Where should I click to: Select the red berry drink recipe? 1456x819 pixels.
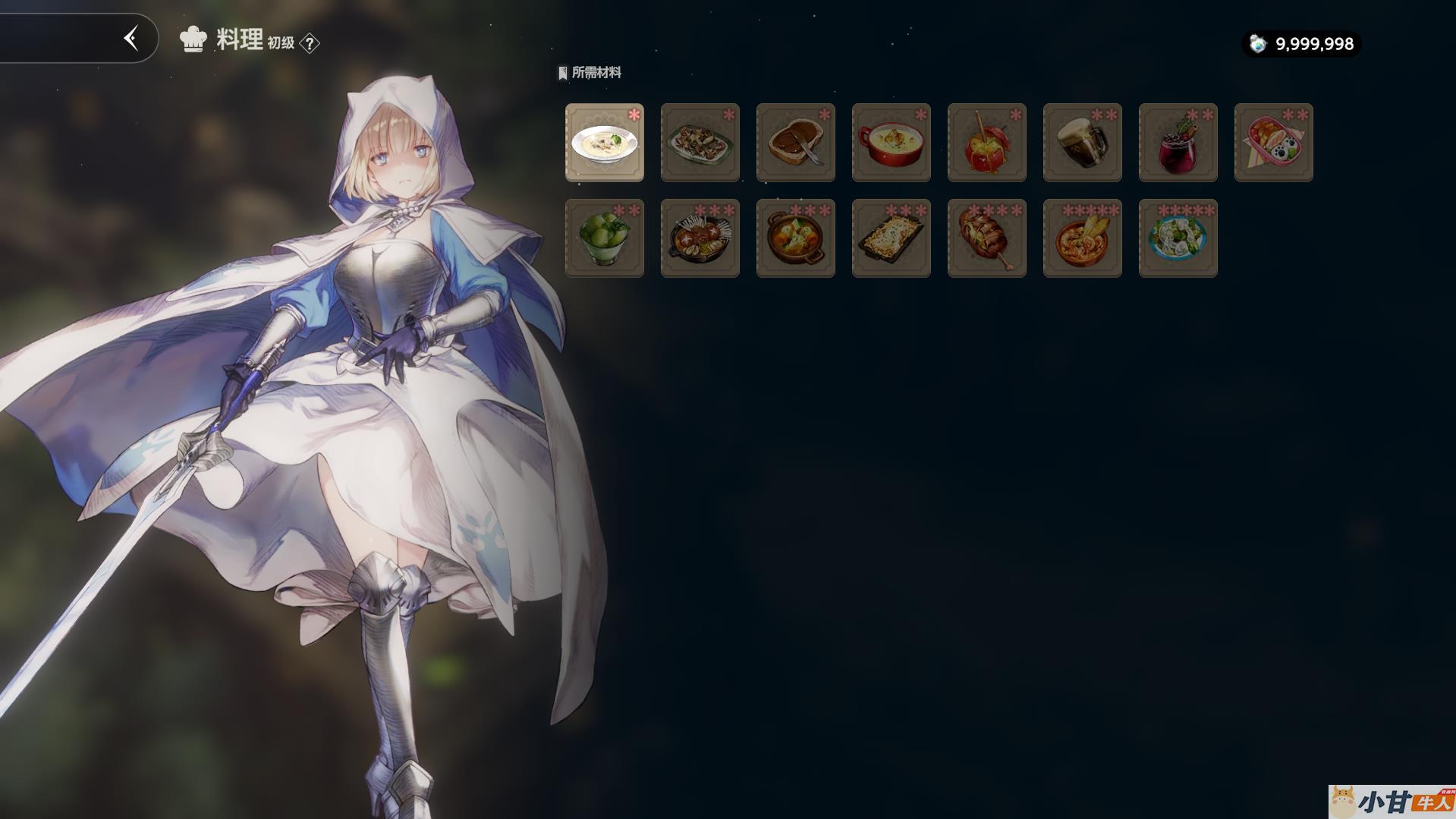click(1178, 143)
